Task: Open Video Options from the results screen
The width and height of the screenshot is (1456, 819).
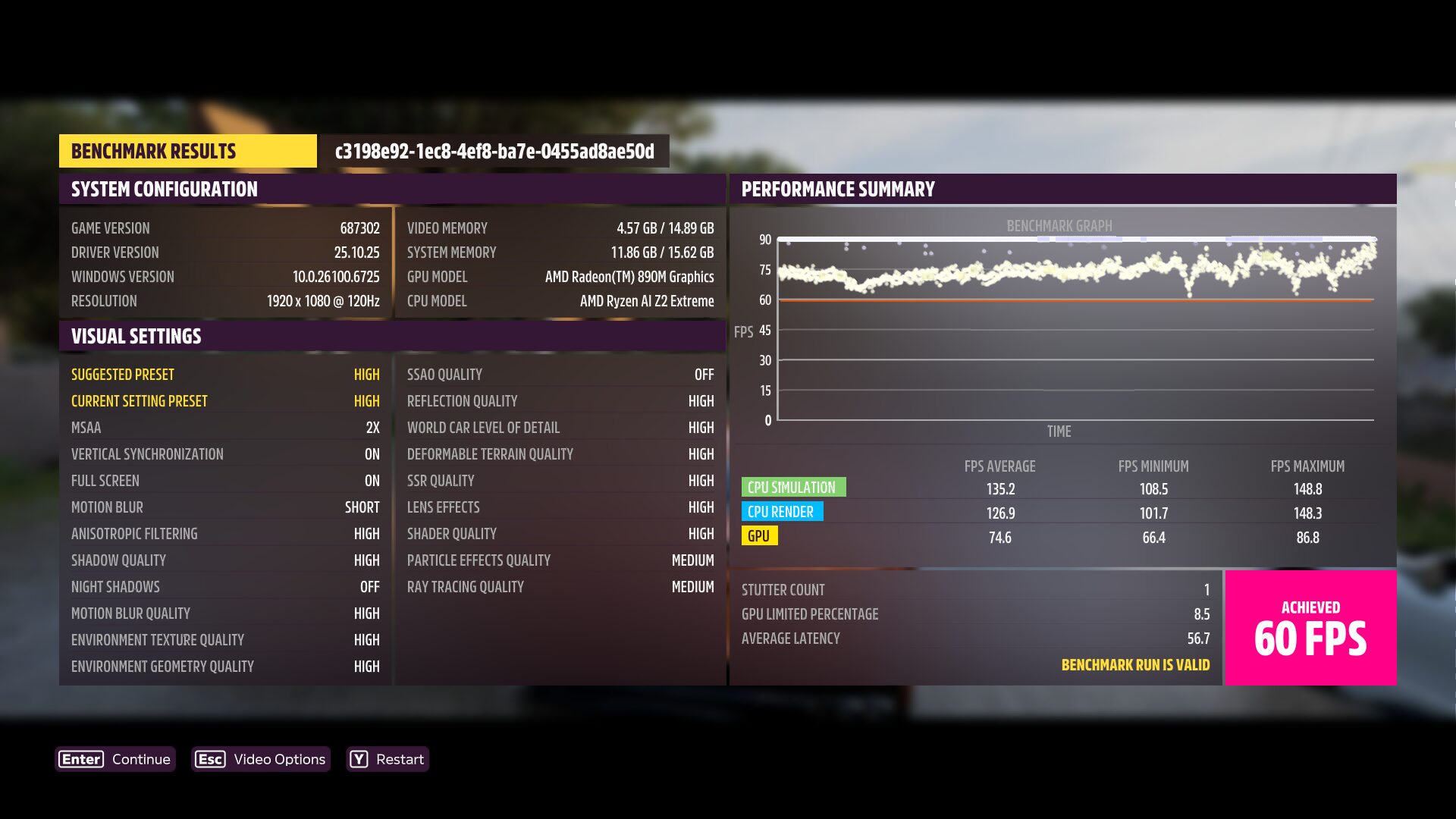Action: (261, 759)
